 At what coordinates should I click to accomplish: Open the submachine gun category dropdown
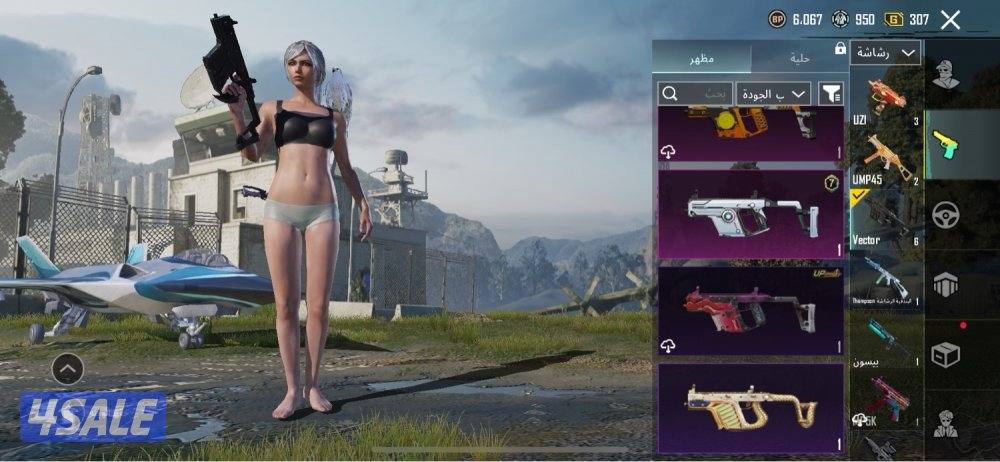[x=886, y=53]
